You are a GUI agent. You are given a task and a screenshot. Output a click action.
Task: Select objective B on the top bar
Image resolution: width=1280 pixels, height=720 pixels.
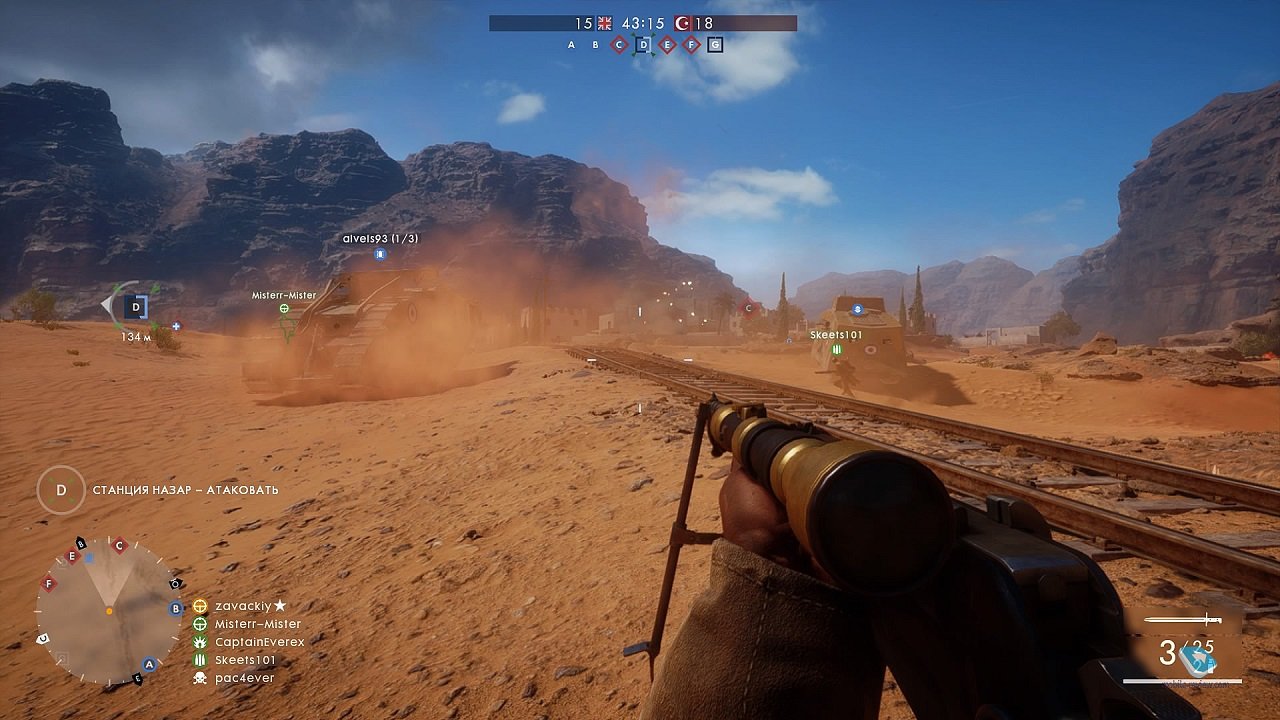click(x=595, y=44)
